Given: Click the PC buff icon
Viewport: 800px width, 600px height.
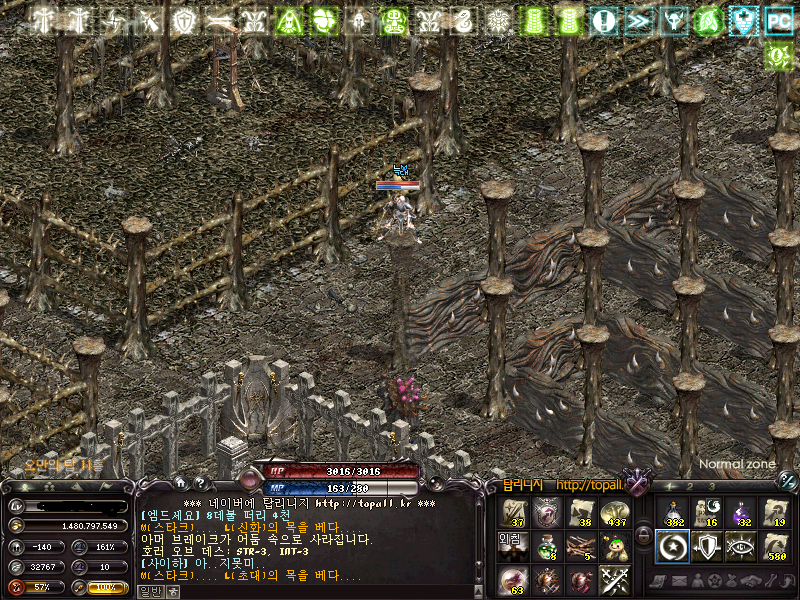Looking at the screenshot, I should [778, 19].
